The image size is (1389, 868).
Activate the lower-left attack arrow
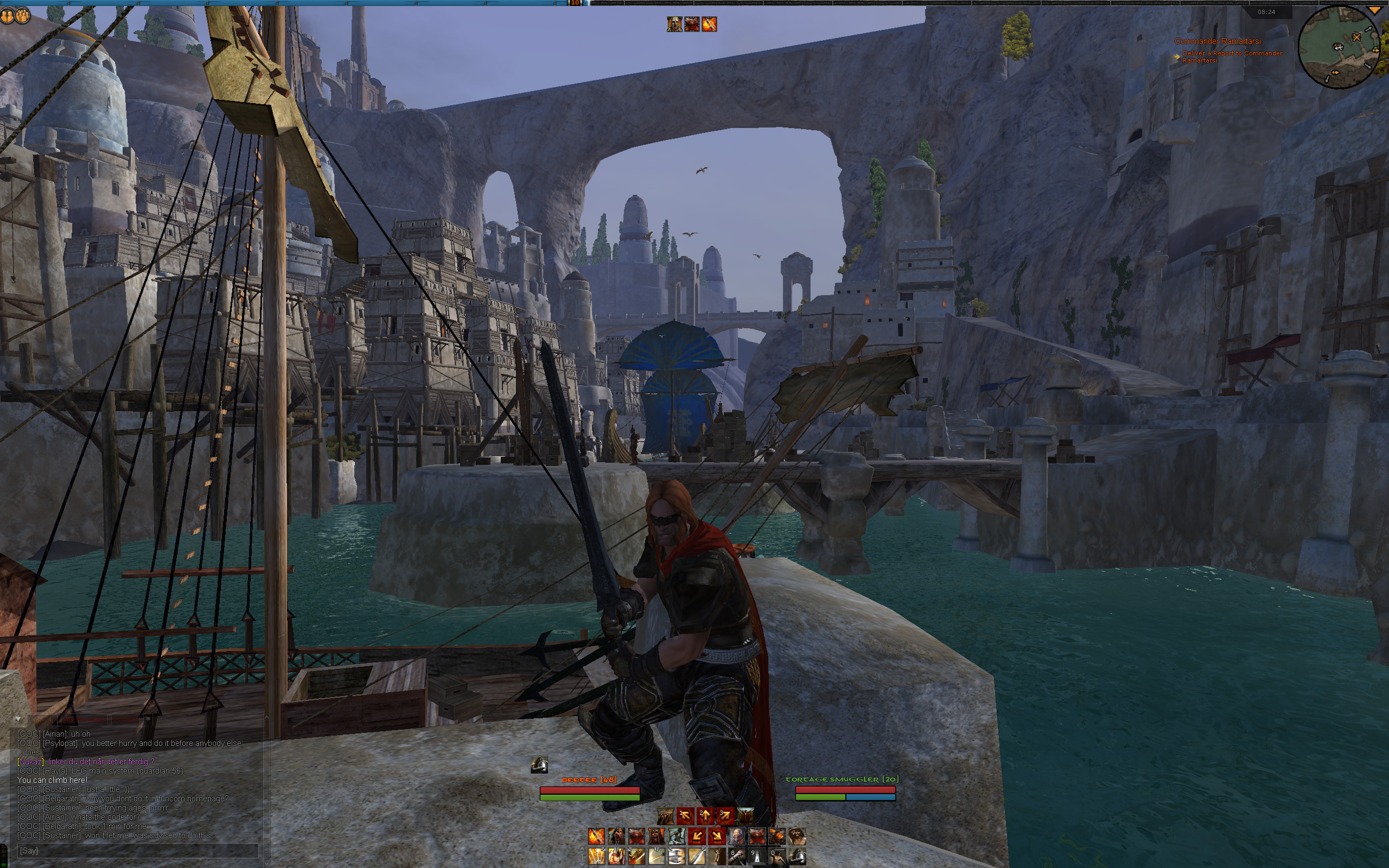click(x=696, y=837)
